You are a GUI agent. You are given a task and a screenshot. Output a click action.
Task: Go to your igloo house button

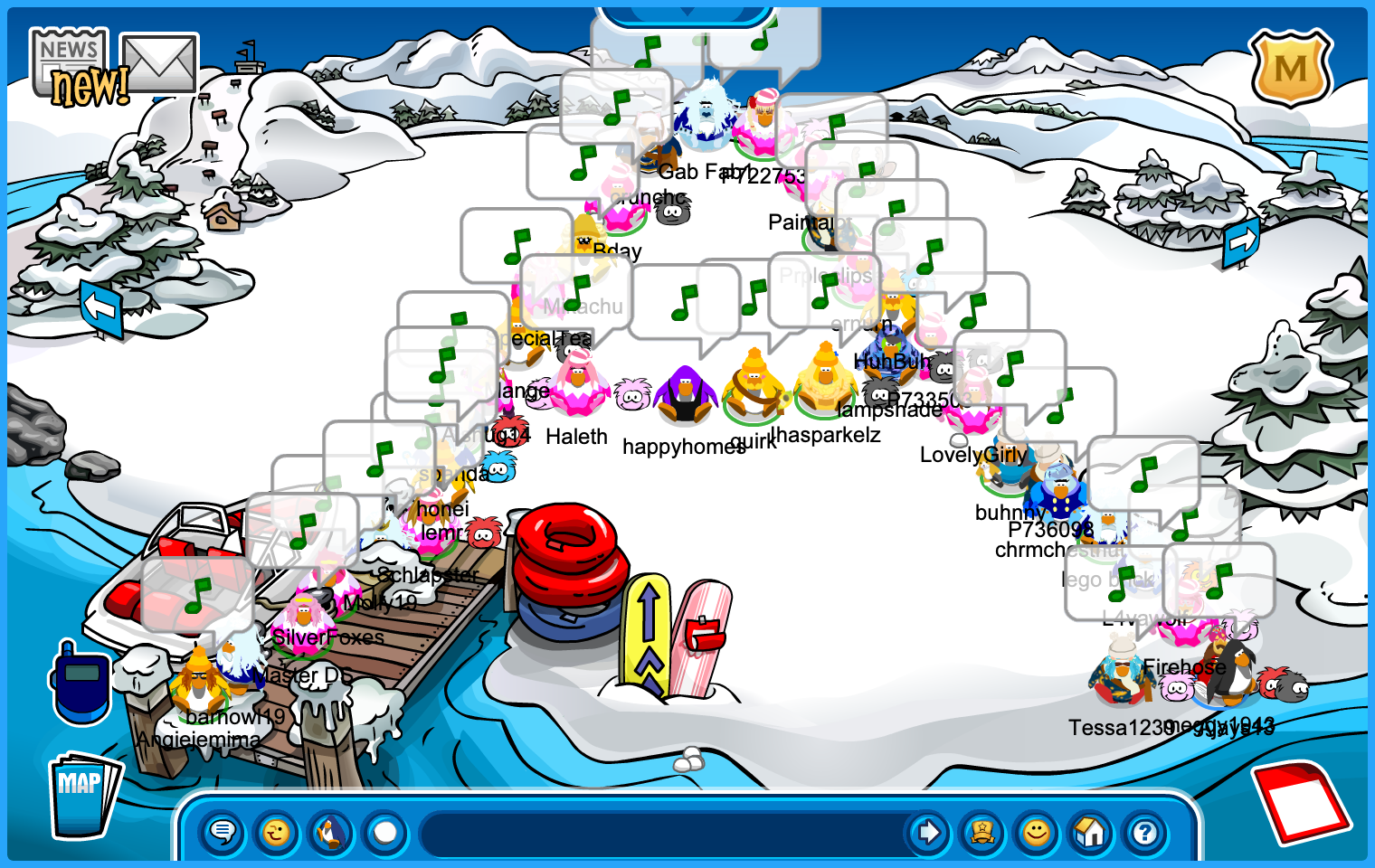1091,832
